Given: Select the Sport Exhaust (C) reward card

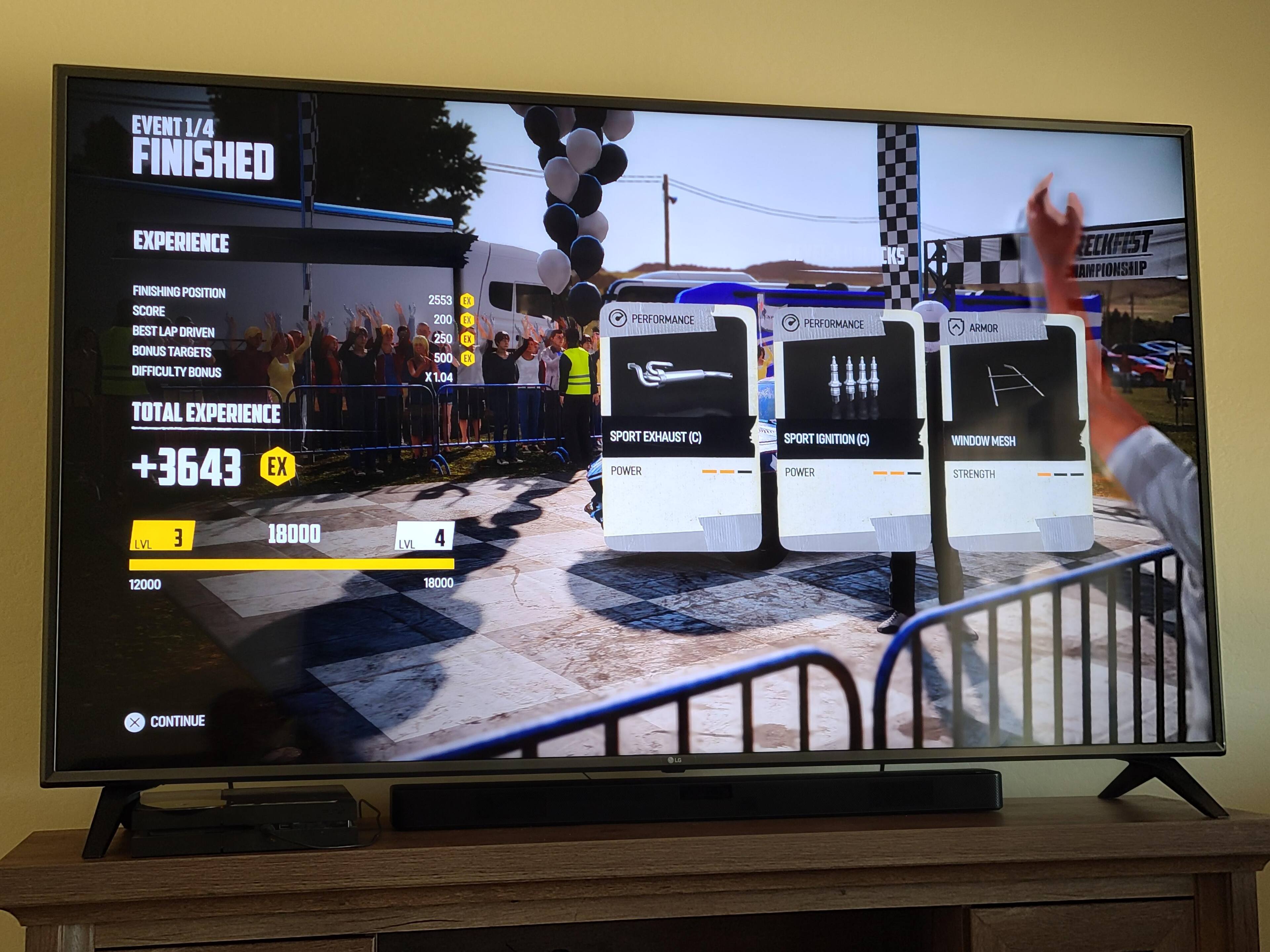Looking at the screenshot, I should point(681,427).
